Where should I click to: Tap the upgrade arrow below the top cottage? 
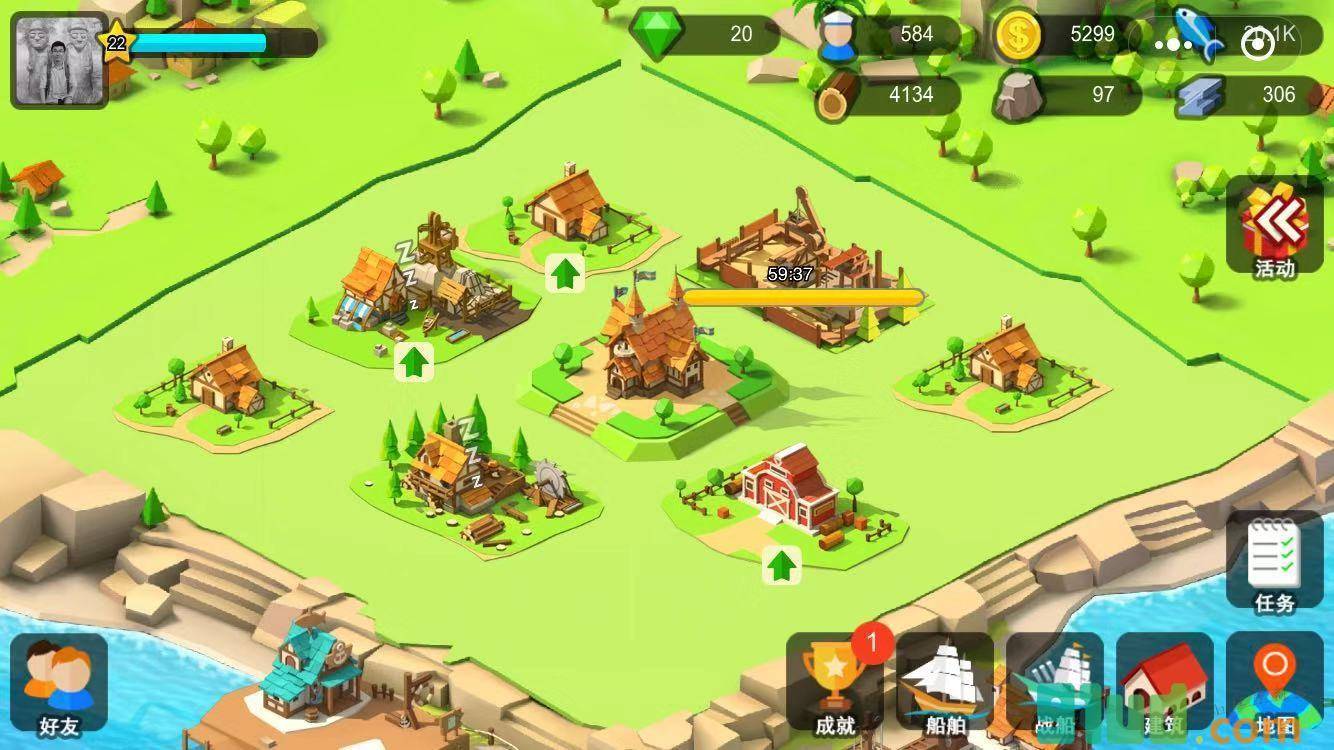[x=565, y=273]
